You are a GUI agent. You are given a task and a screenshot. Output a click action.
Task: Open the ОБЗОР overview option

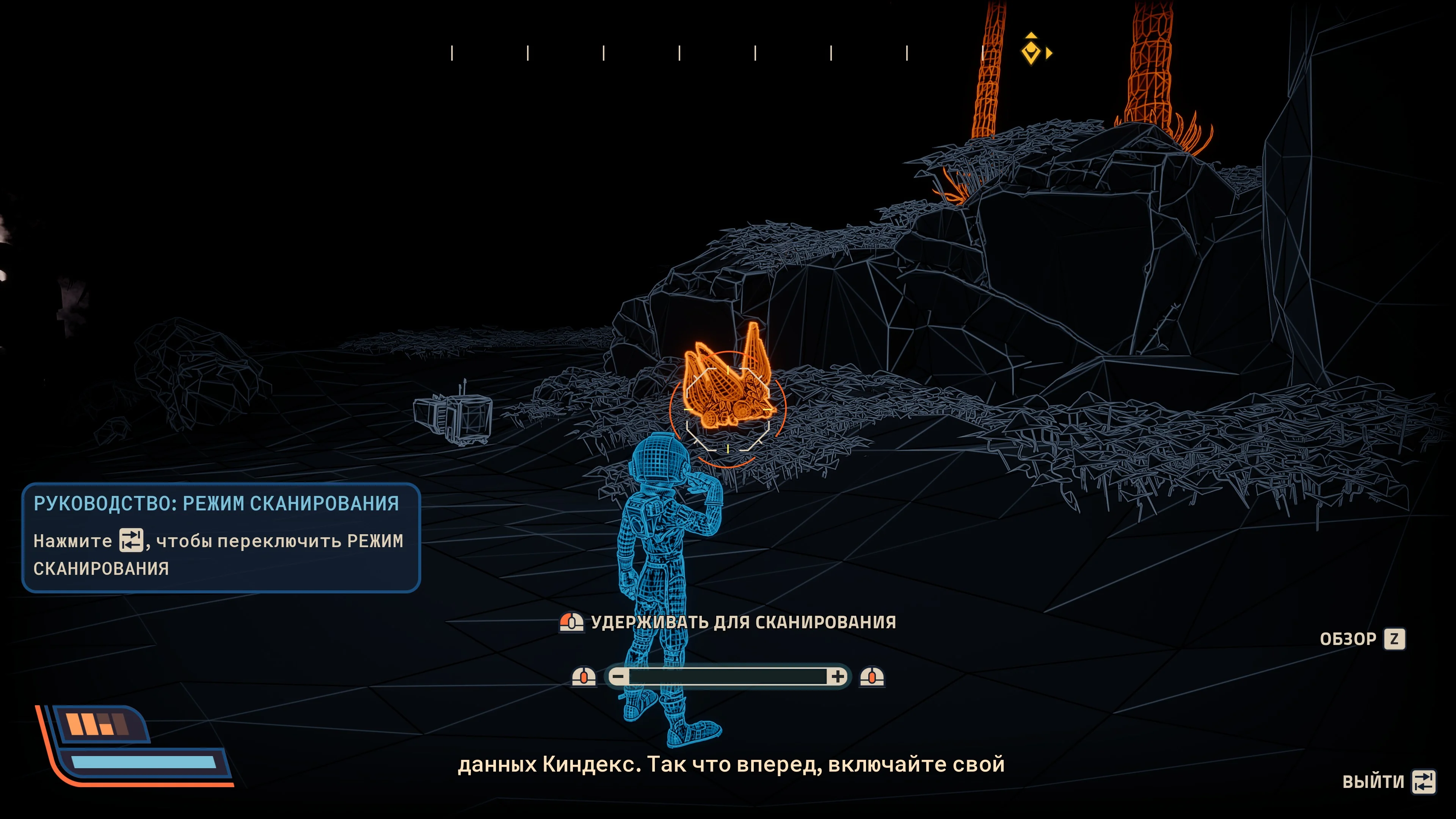click(x=1348, y=639)
